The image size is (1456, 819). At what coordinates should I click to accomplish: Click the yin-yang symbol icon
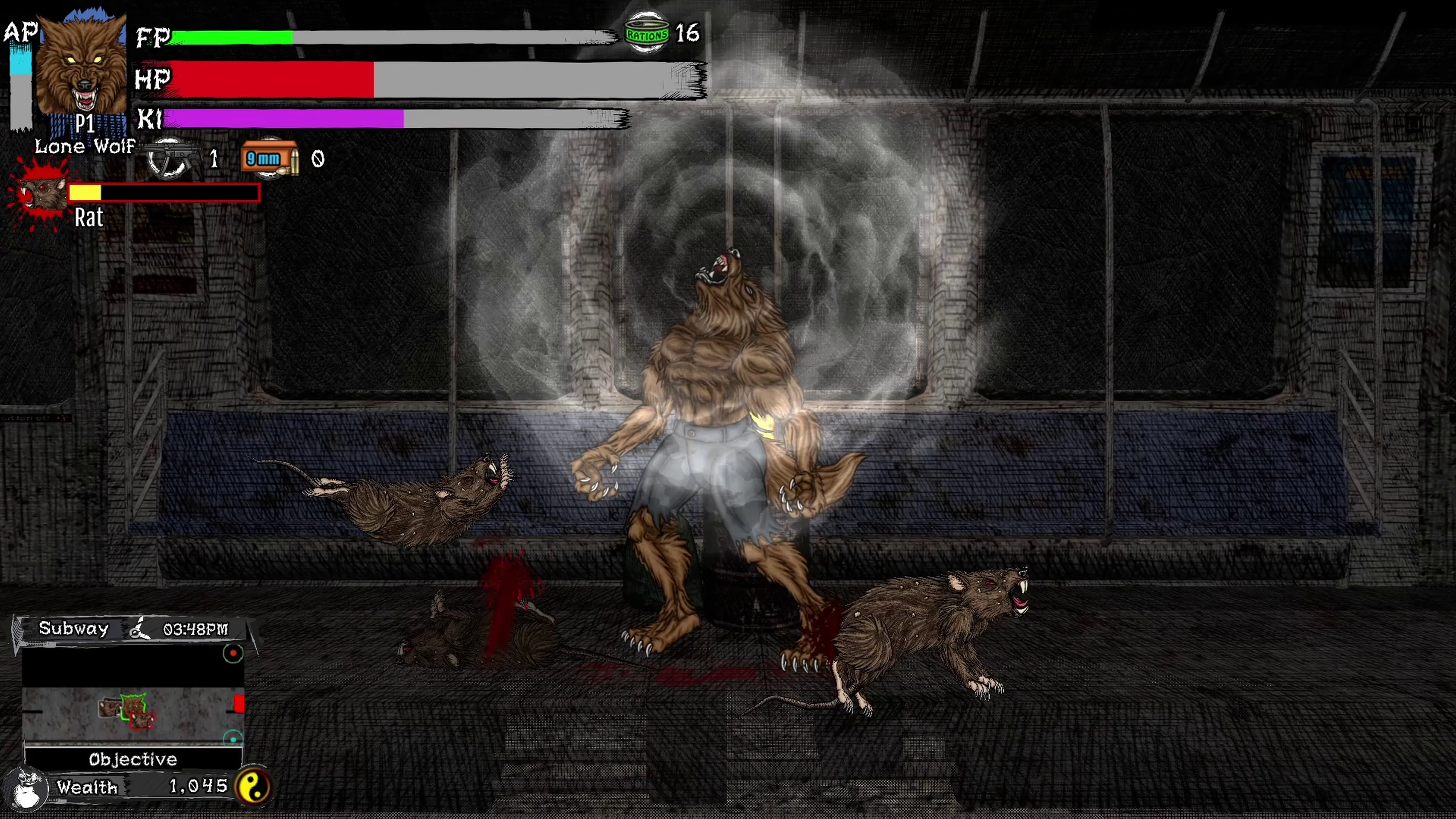(253, 787)
